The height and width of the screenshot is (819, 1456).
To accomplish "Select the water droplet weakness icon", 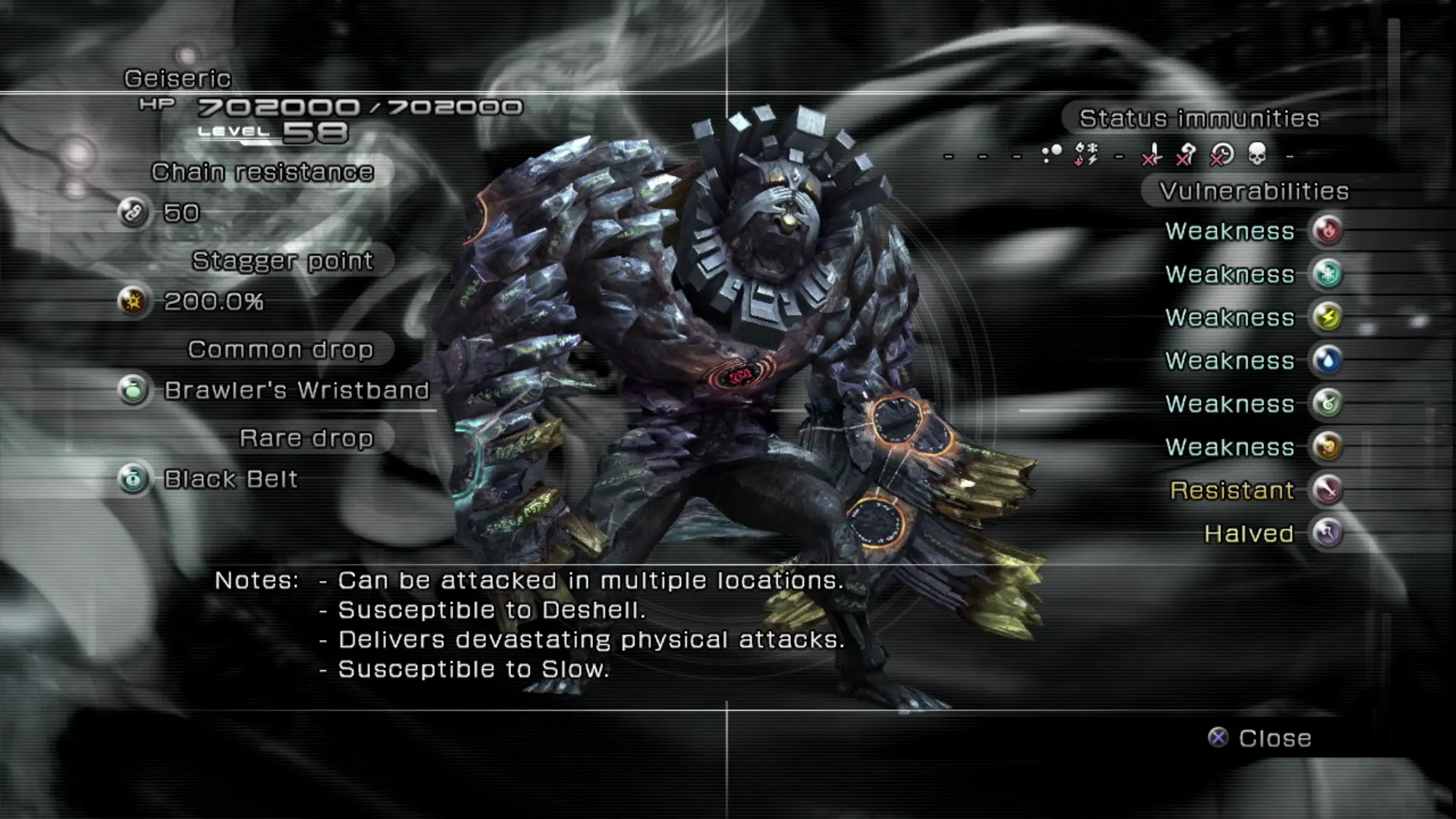I will [x=1327, y=360].
